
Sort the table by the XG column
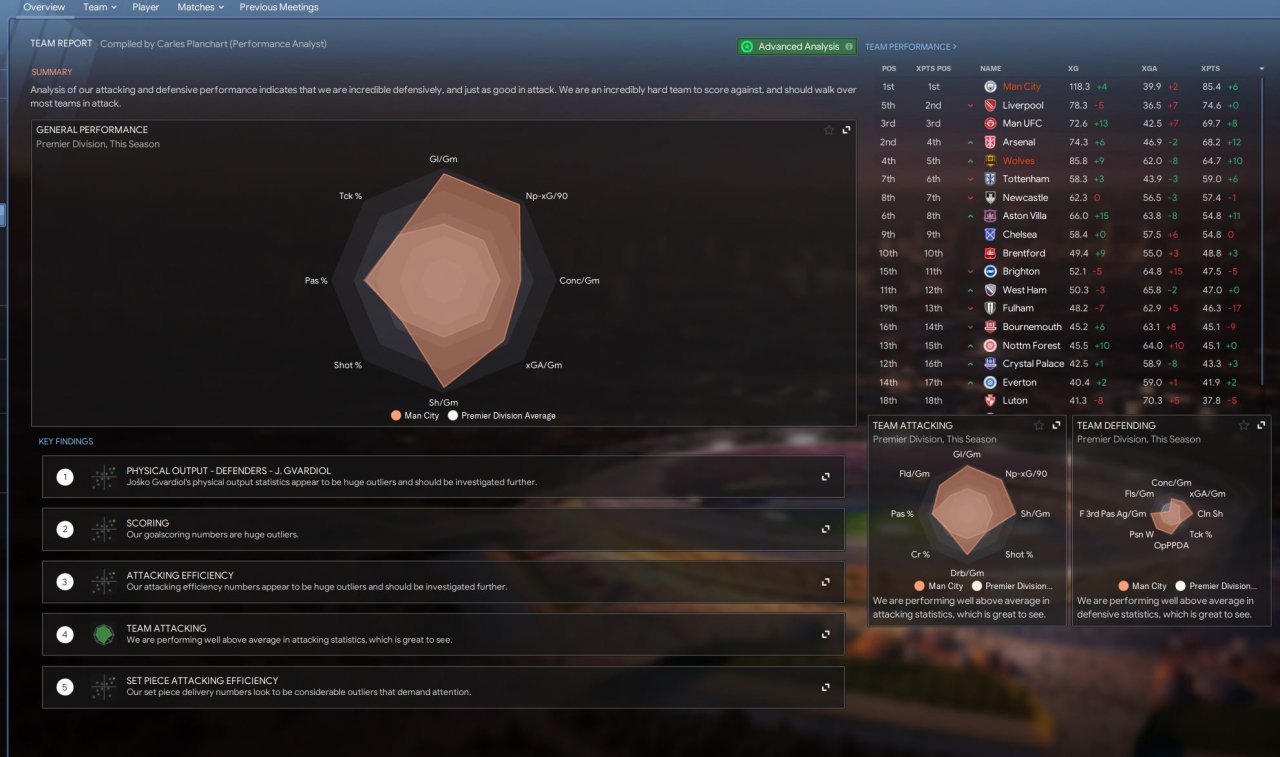pos(1073,68)
